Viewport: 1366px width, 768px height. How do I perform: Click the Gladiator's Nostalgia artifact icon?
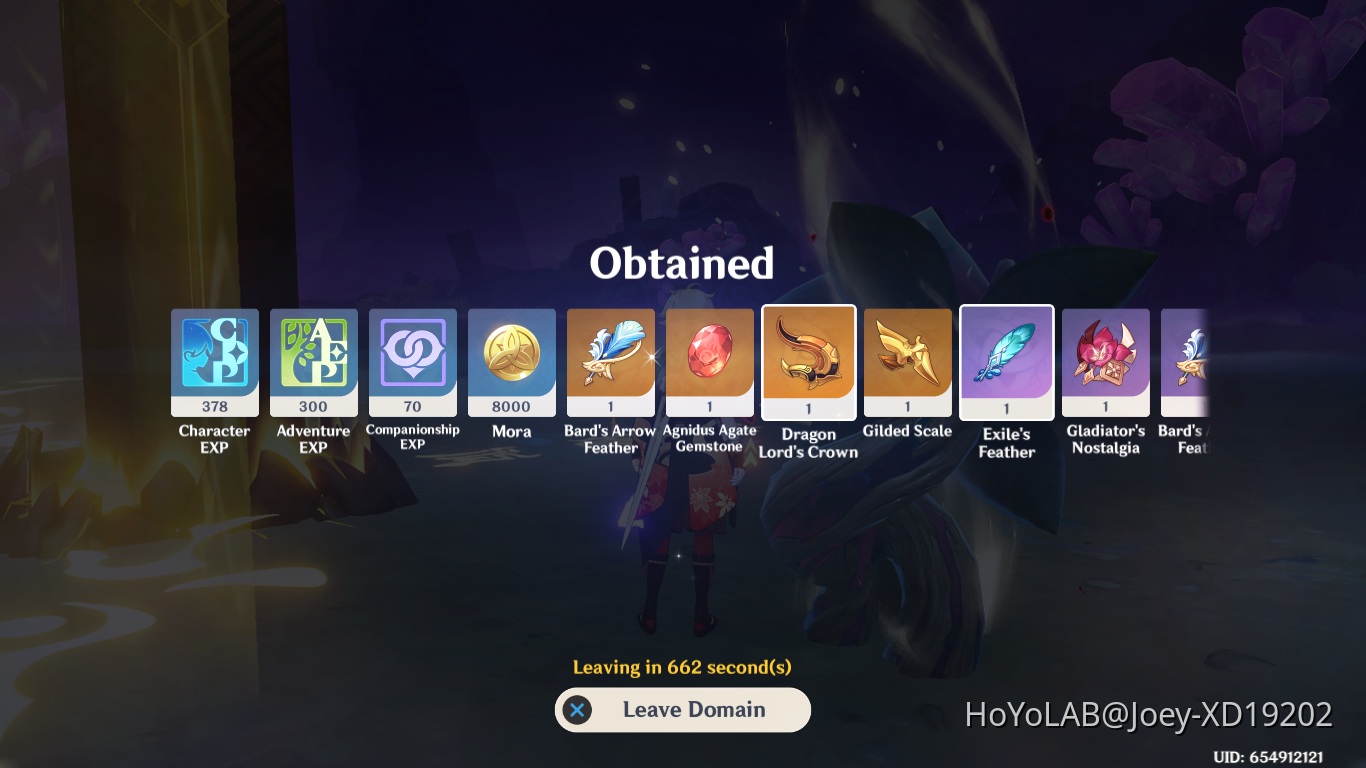pos(1105,362)
